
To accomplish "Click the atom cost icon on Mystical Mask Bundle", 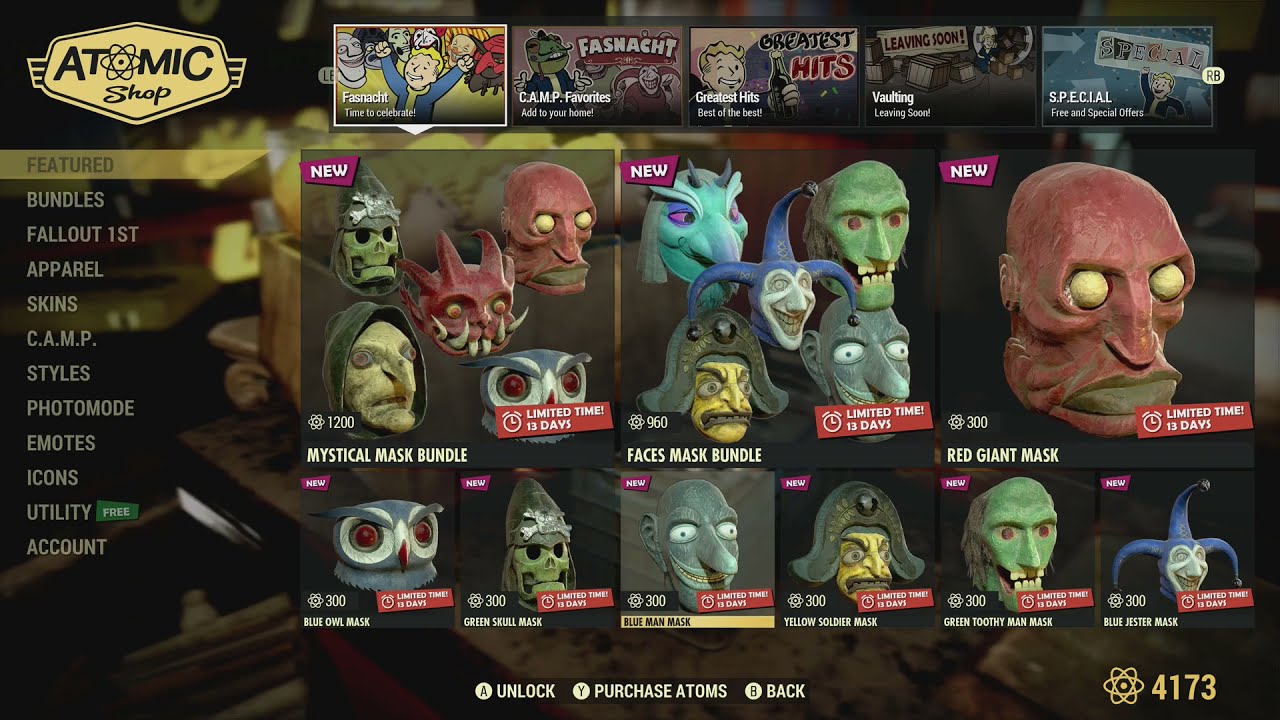I will 316,422.
